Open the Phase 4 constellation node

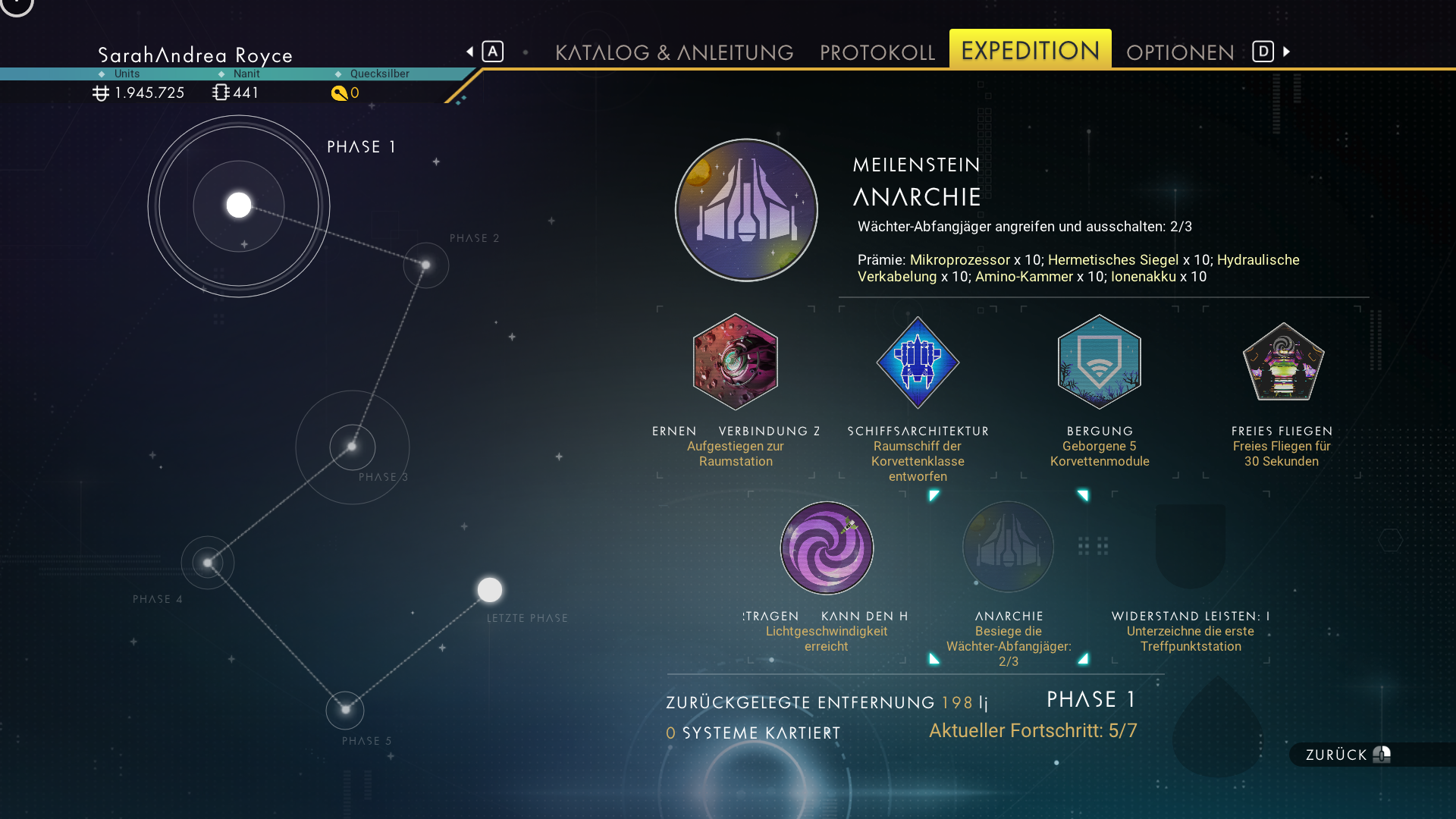coord(208,563)
